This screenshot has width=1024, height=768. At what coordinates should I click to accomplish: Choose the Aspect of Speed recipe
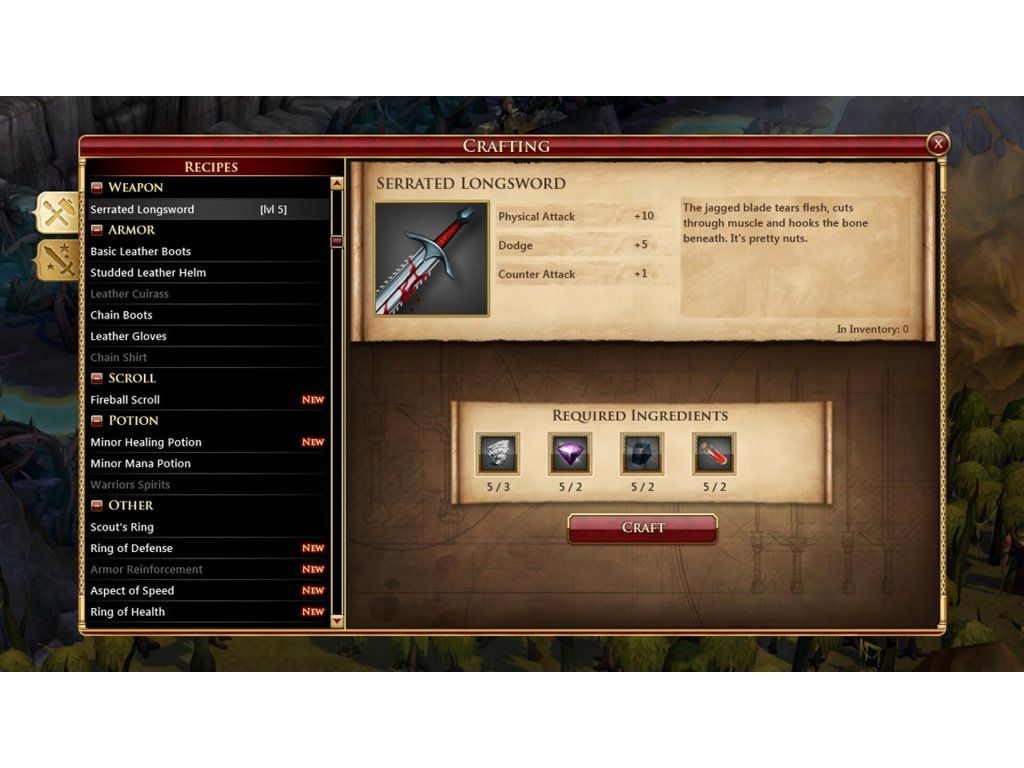click(132, 591)
